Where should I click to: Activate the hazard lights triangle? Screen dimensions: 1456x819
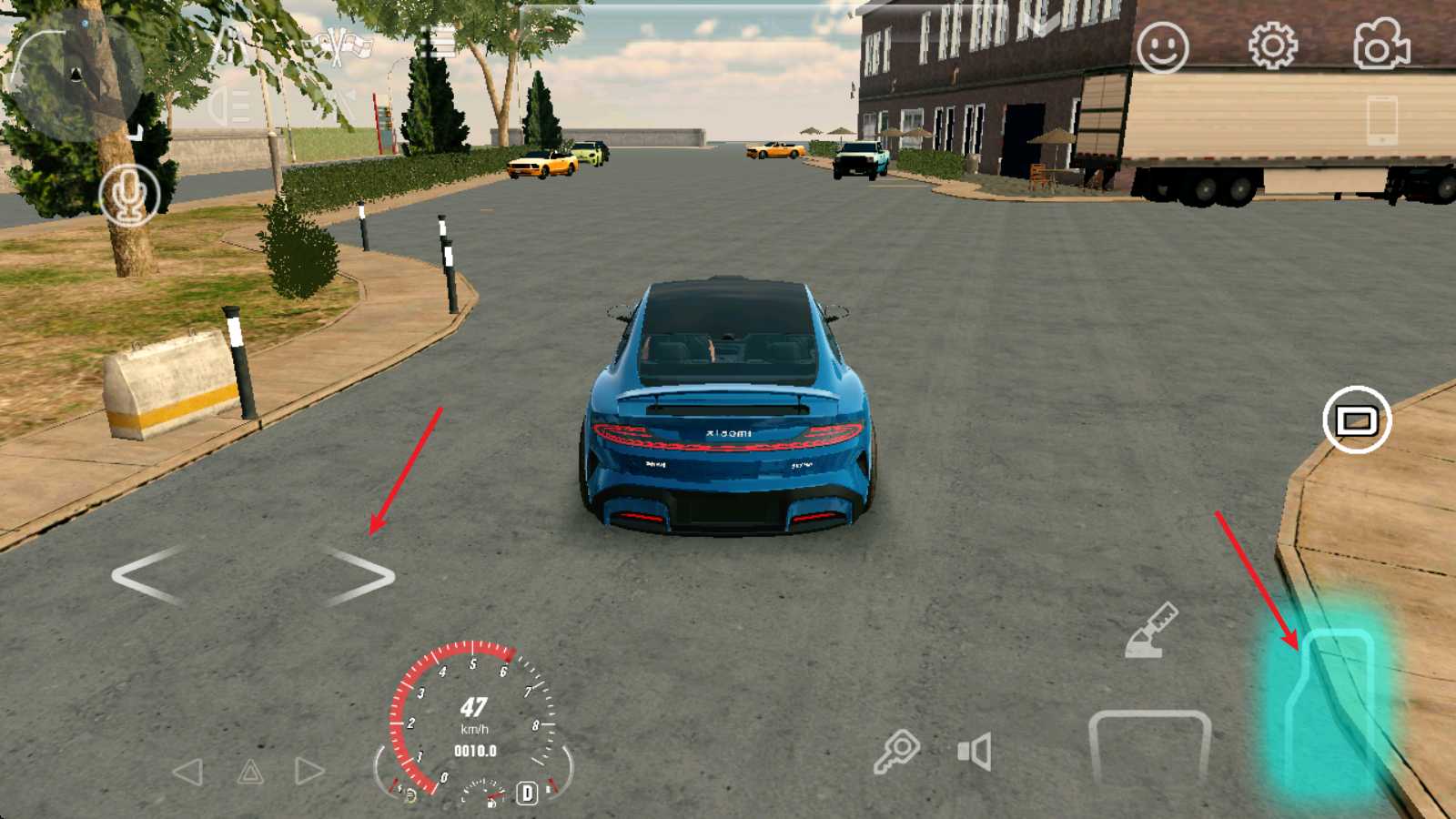click(x=250, y=773)
